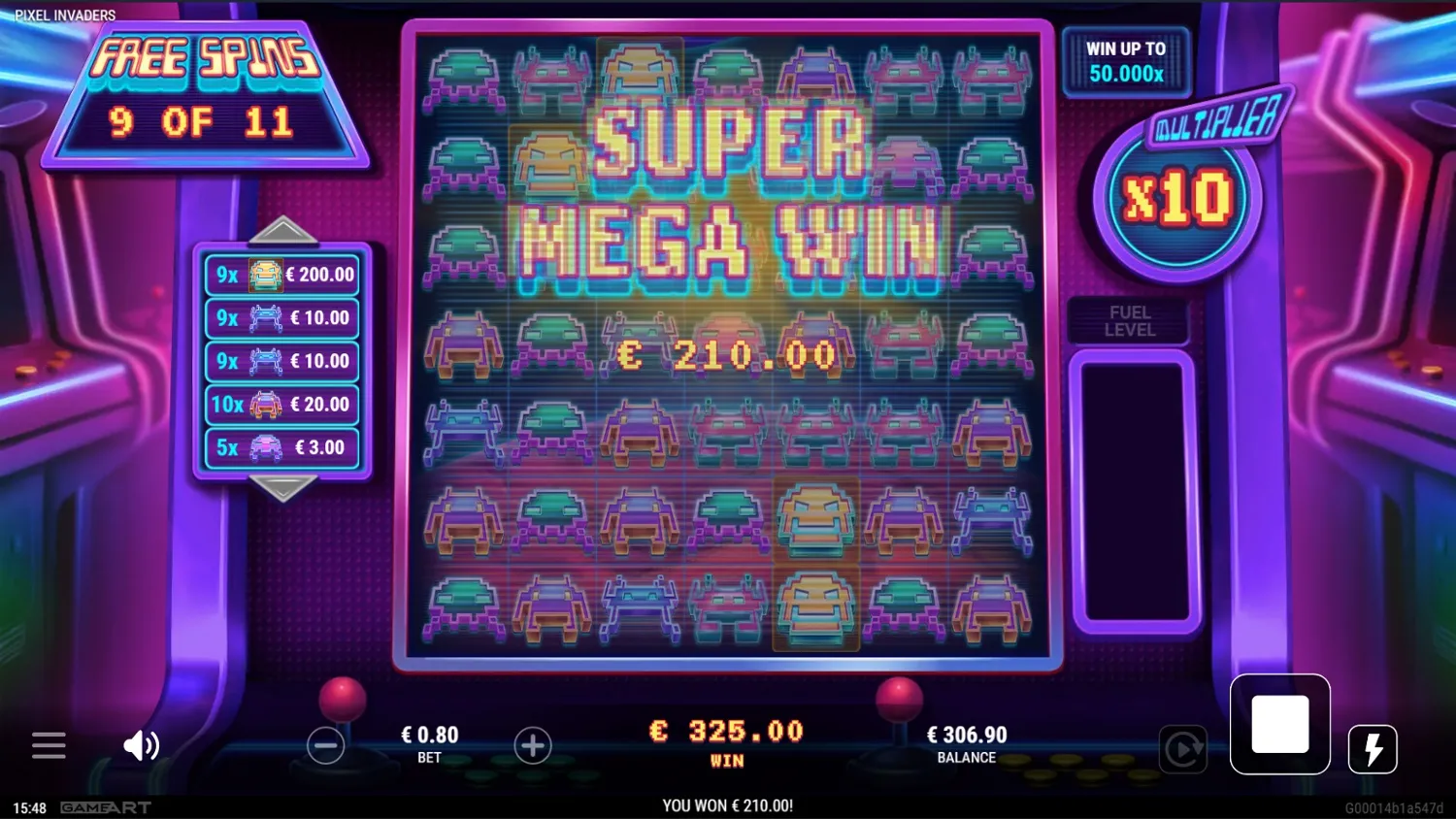
Task: Mute the game sound
Action: click(141, 745)
